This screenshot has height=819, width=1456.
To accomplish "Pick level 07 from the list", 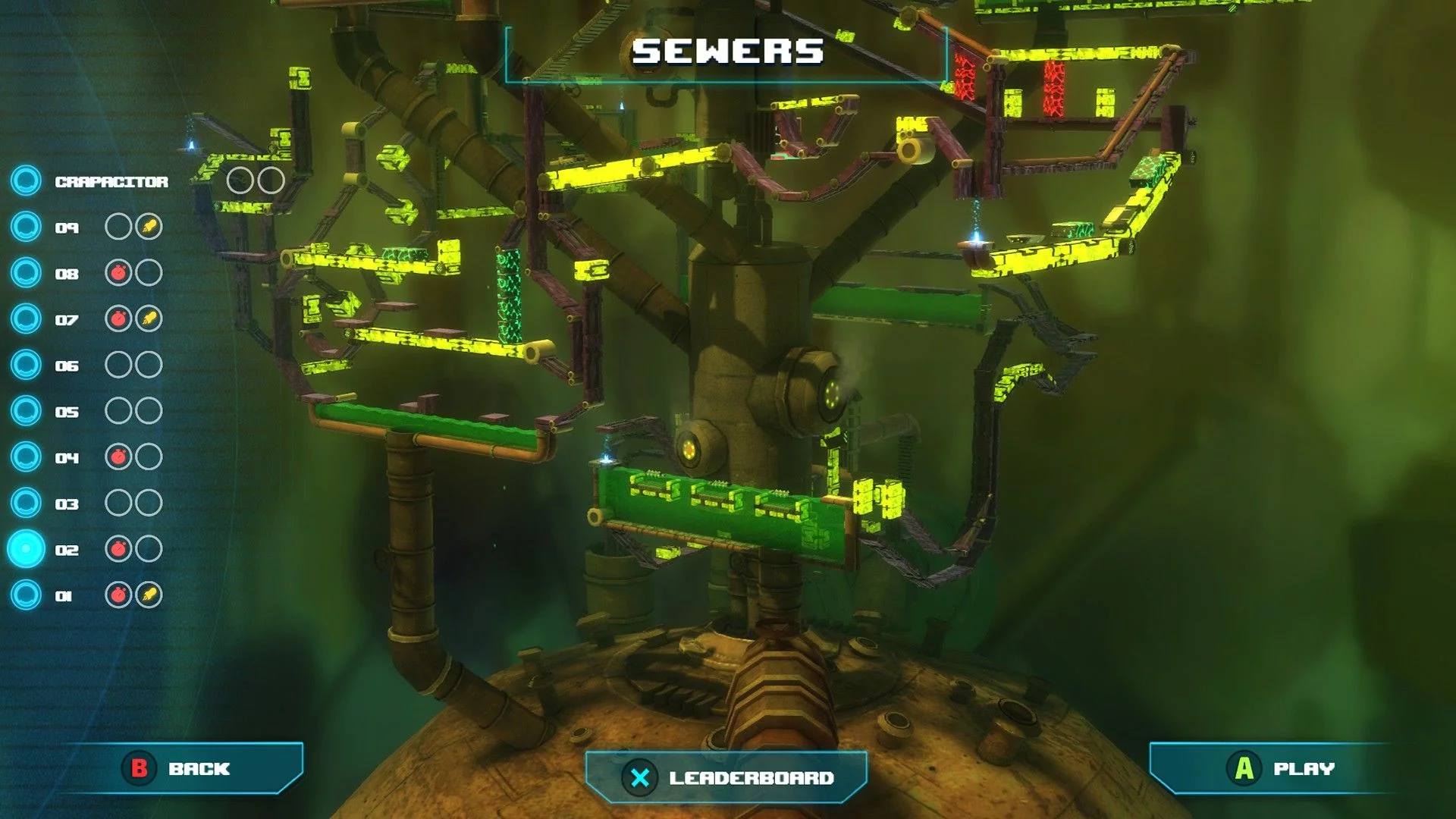I will (x=67, y=320).
